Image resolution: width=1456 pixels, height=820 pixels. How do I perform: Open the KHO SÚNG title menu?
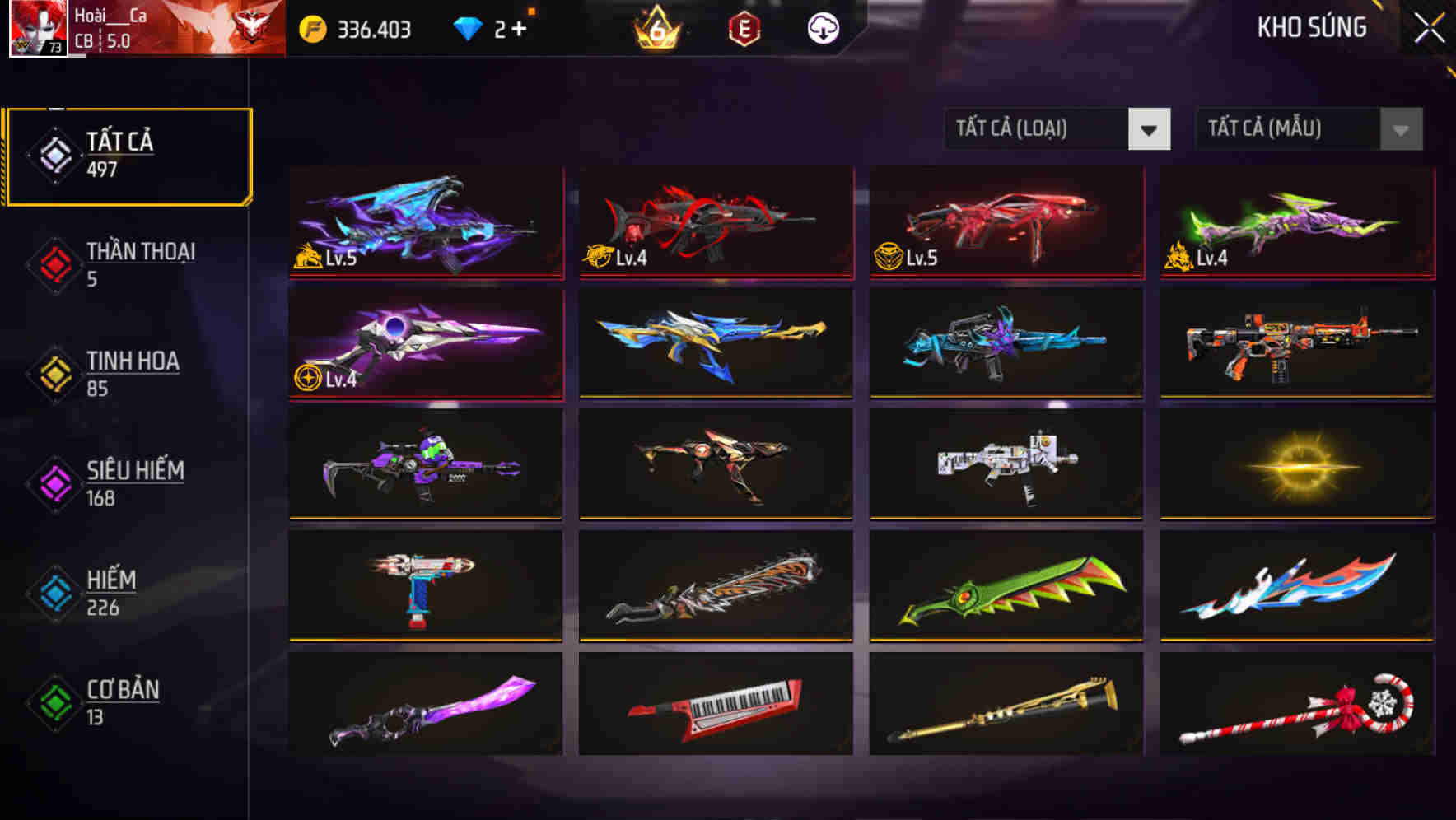(1311, 27)
